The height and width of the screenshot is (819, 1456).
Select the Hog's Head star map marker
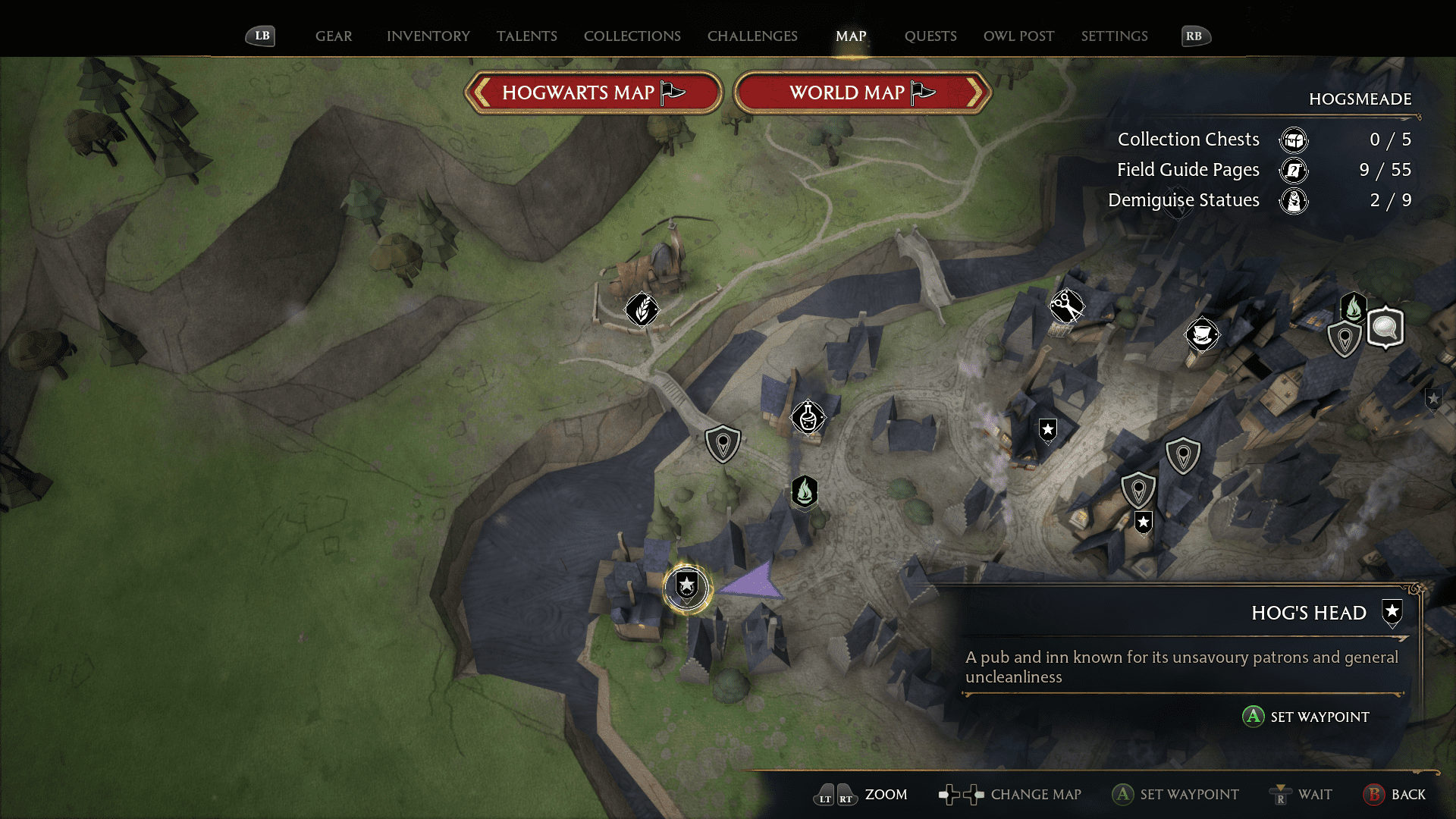point(686,588)
